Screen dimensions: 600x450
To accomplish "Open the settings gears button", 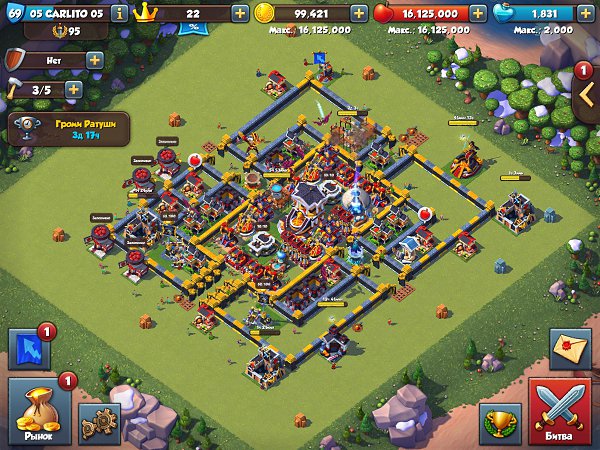I will pyautogui.click(x=98, y=423).
